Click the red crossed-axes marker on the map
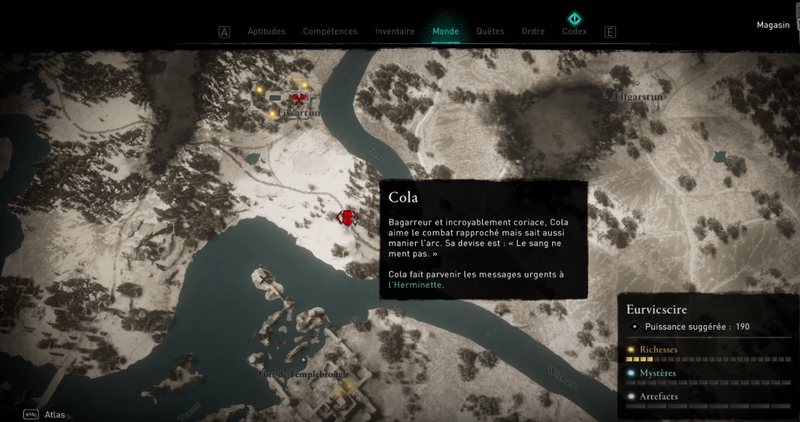 coord(297,97)
